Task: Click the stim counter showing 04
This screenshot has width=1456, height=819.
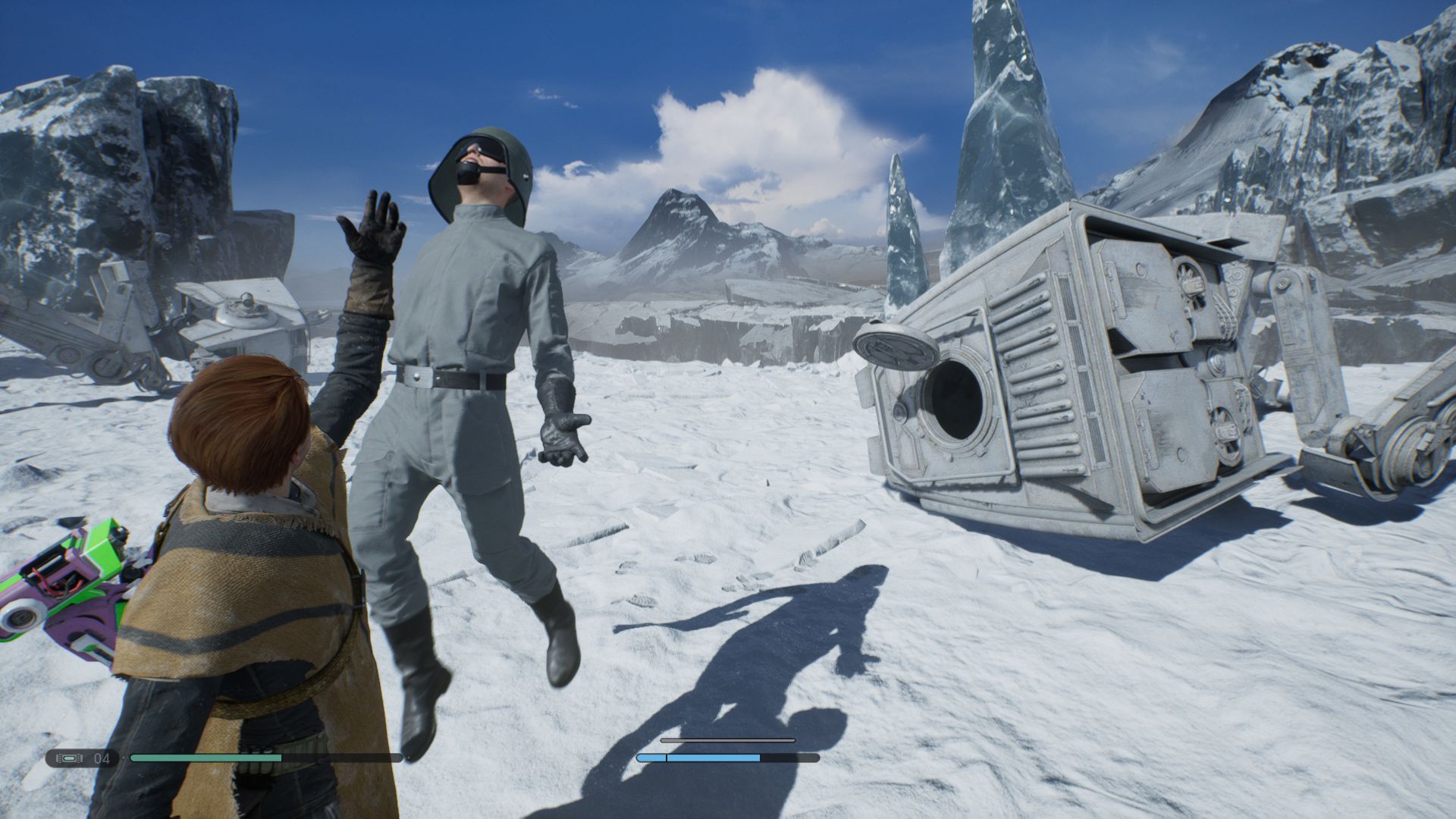Action: coord(102,756)
